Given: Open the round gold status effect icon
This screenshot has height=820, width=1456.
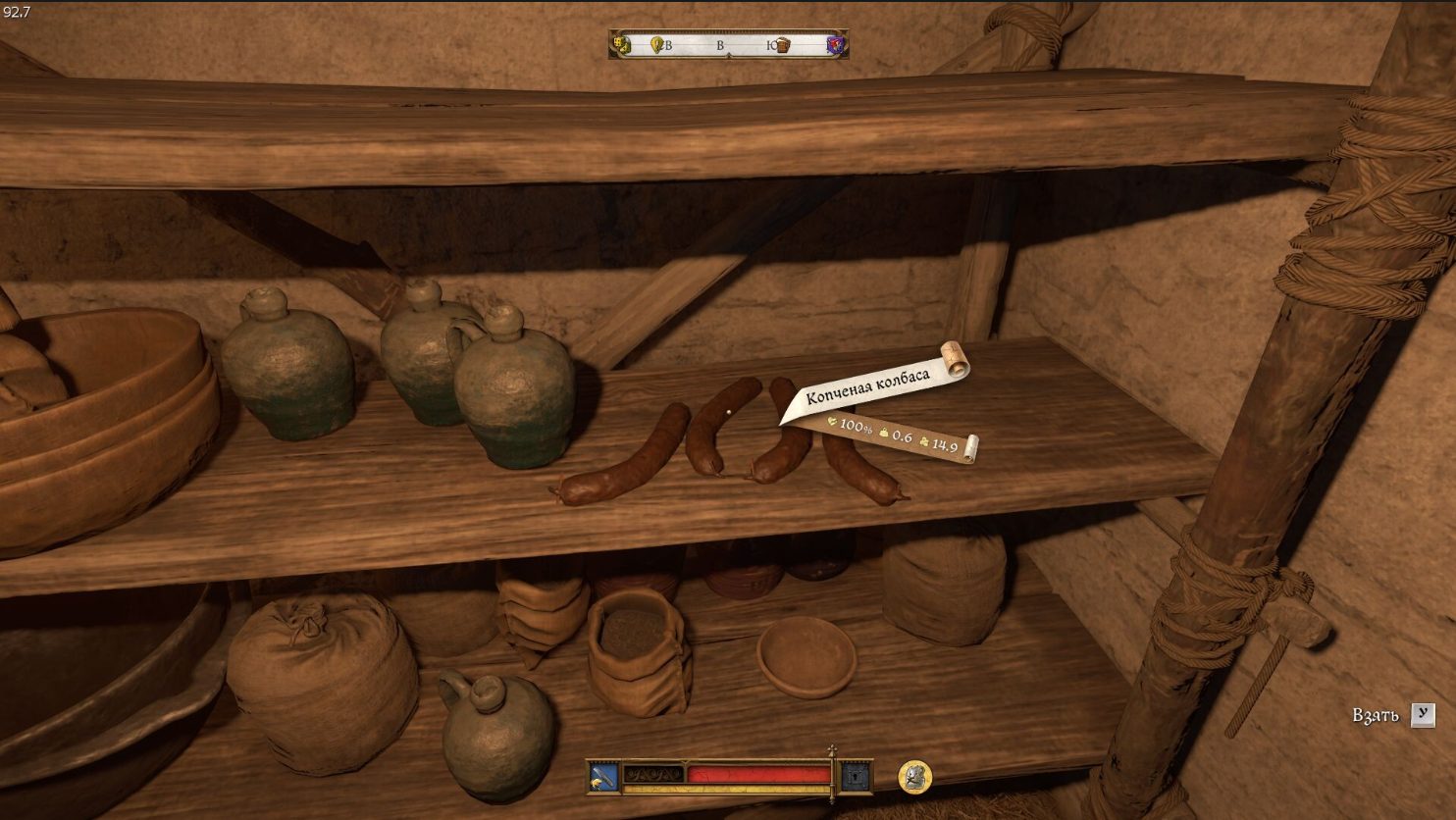Looking at the screenshot, I should (x=914, y=777).
